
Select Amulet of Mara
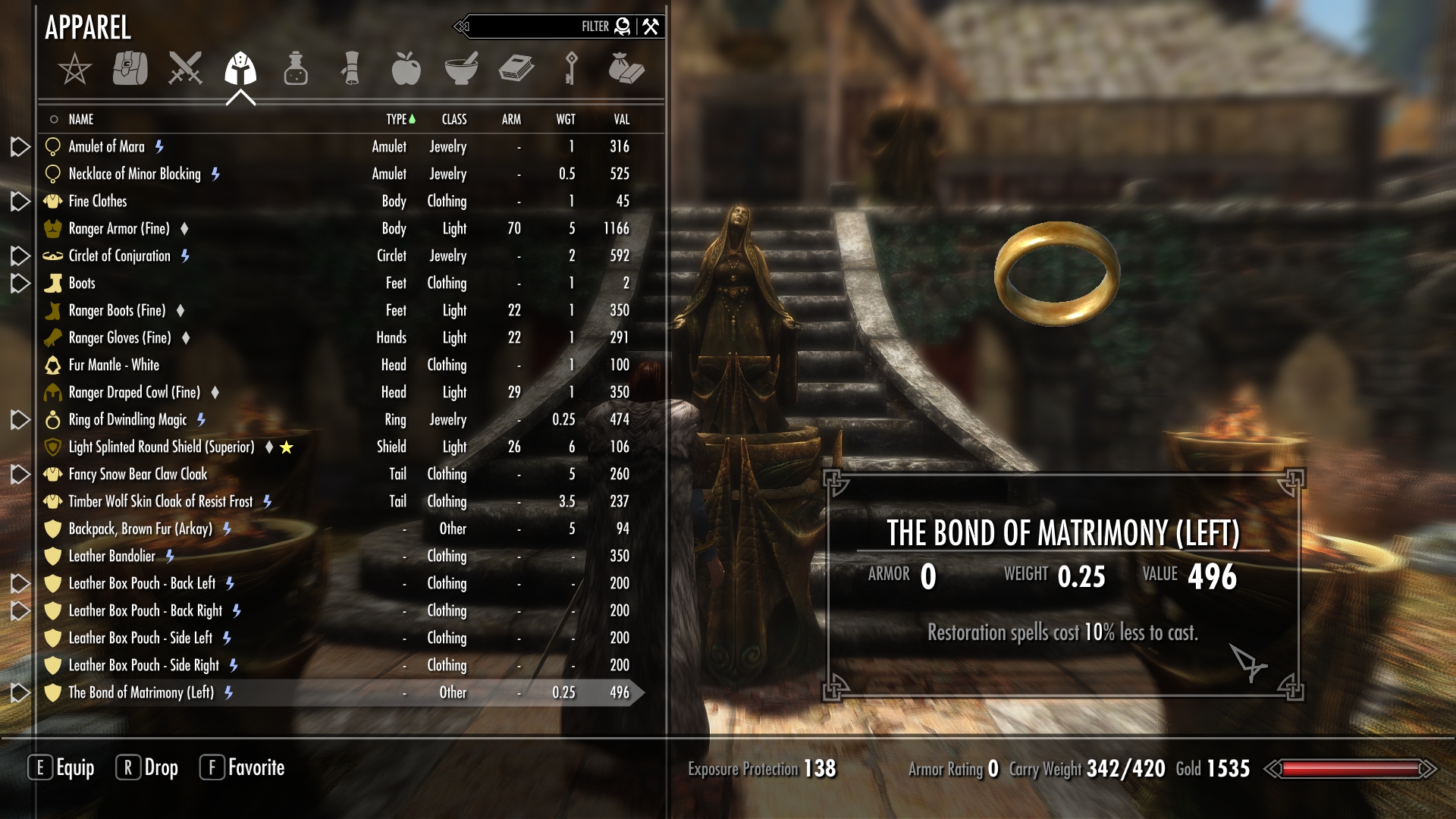(x=106, y=146)
